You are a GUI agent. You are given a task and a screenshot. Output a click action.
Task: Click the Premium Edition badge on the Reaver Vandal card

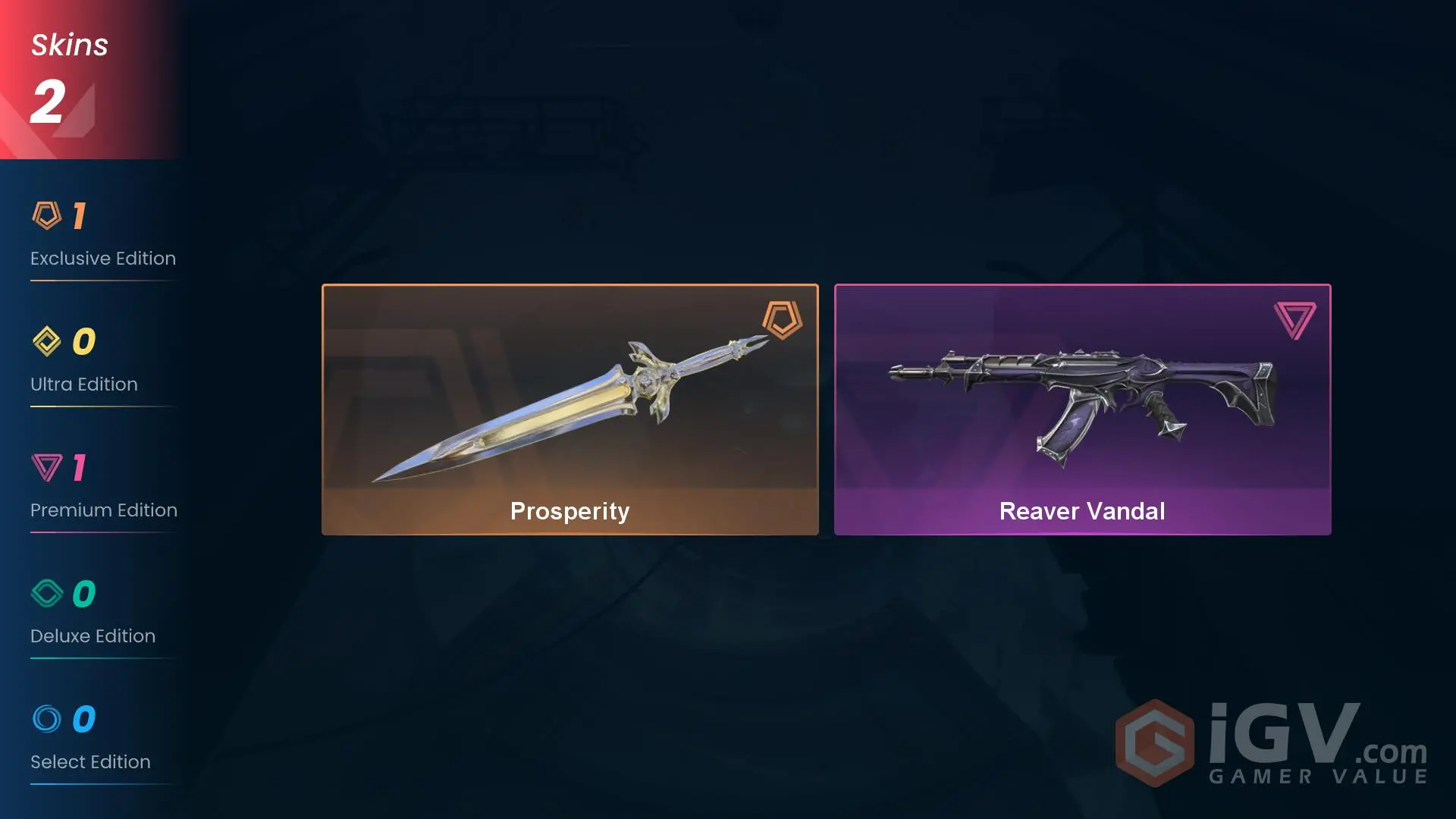(x=1294, y=319)
